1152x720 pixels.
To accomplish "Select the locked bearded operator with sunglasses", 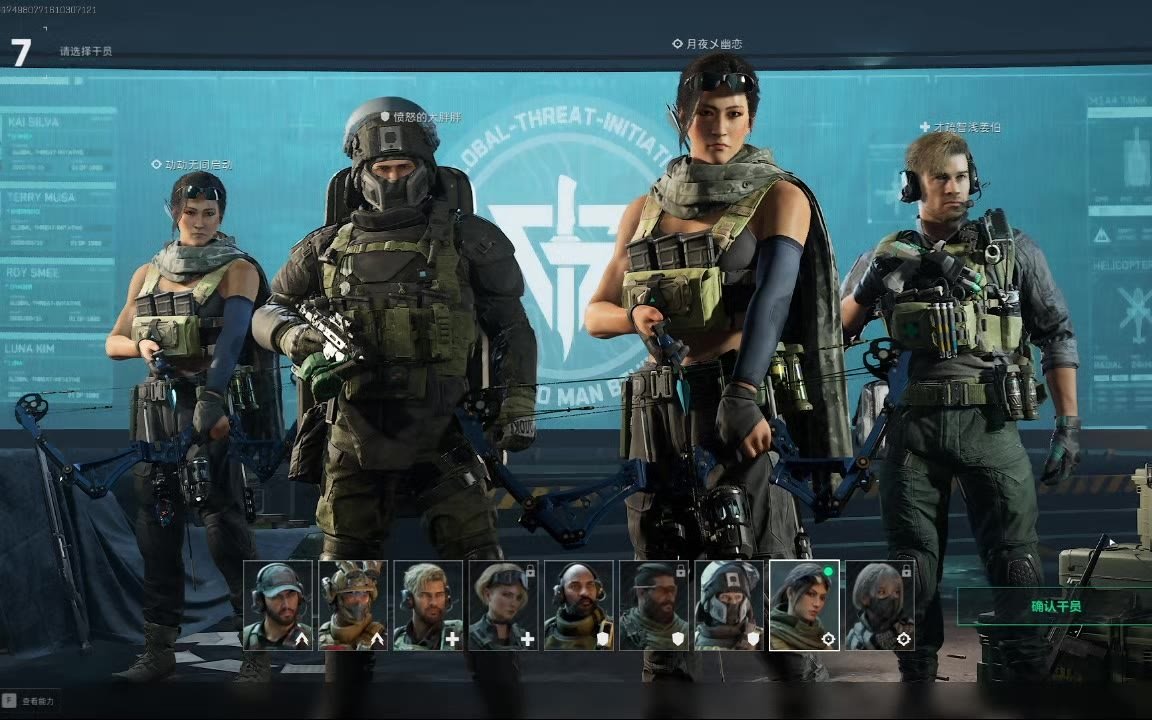I will pyautogui.click(x=654, y=605).
